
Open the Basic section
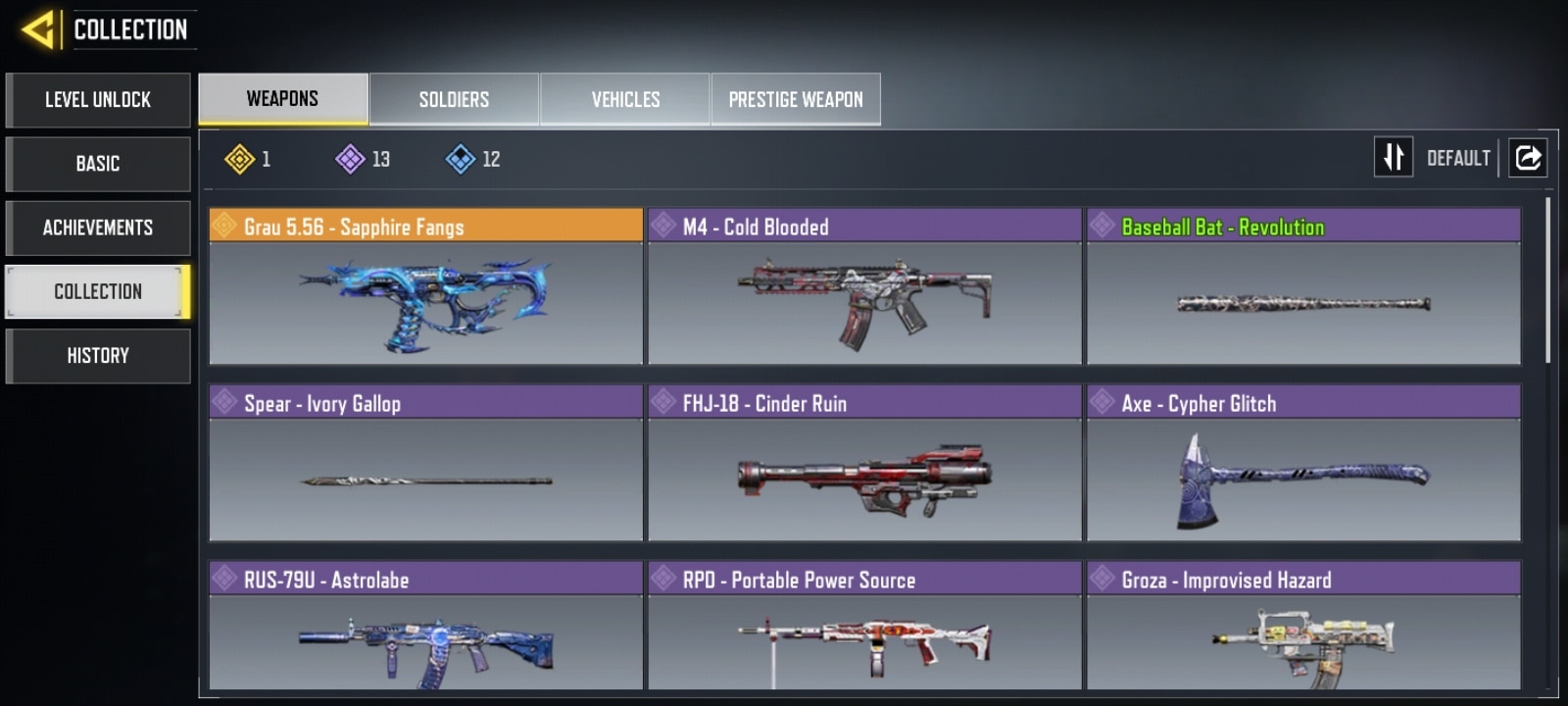click(x=98, y=164)
